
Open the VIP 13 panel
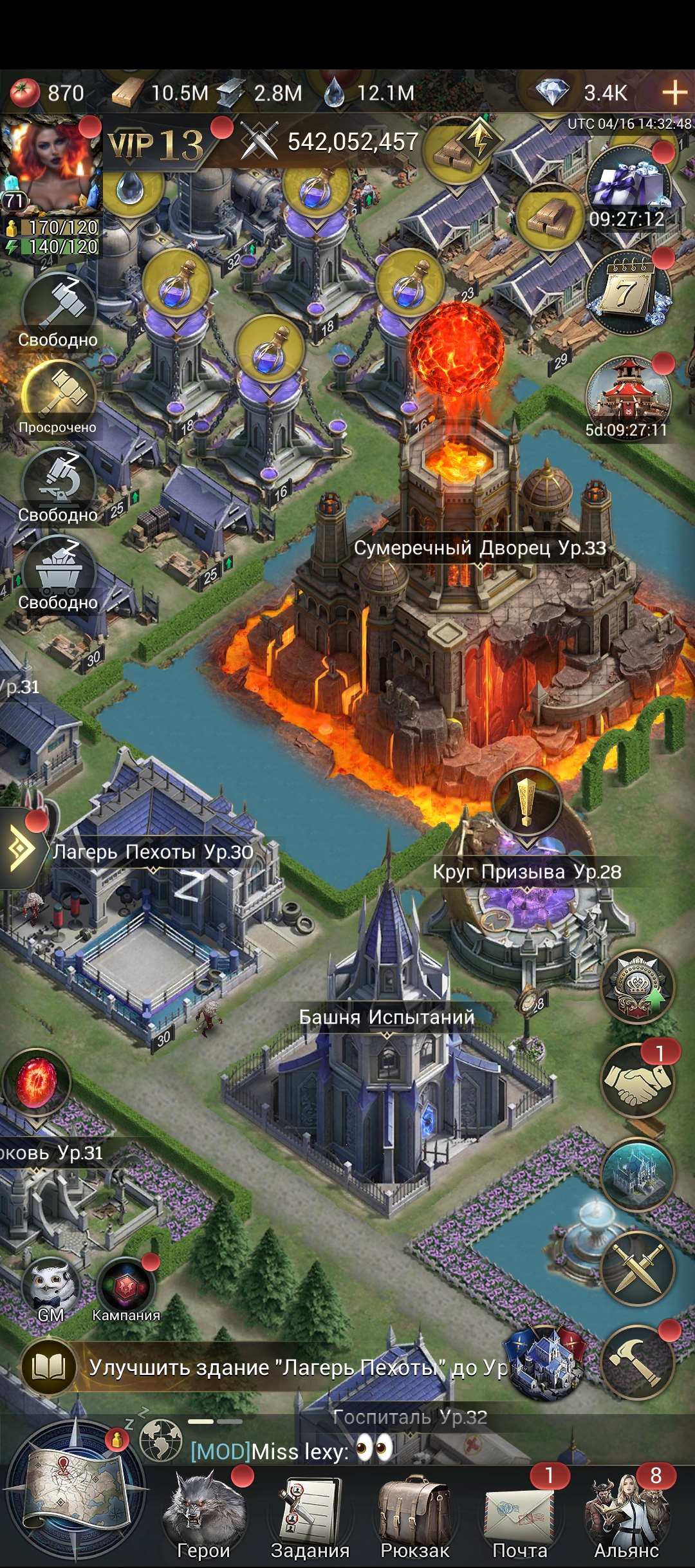pos(156,145)
